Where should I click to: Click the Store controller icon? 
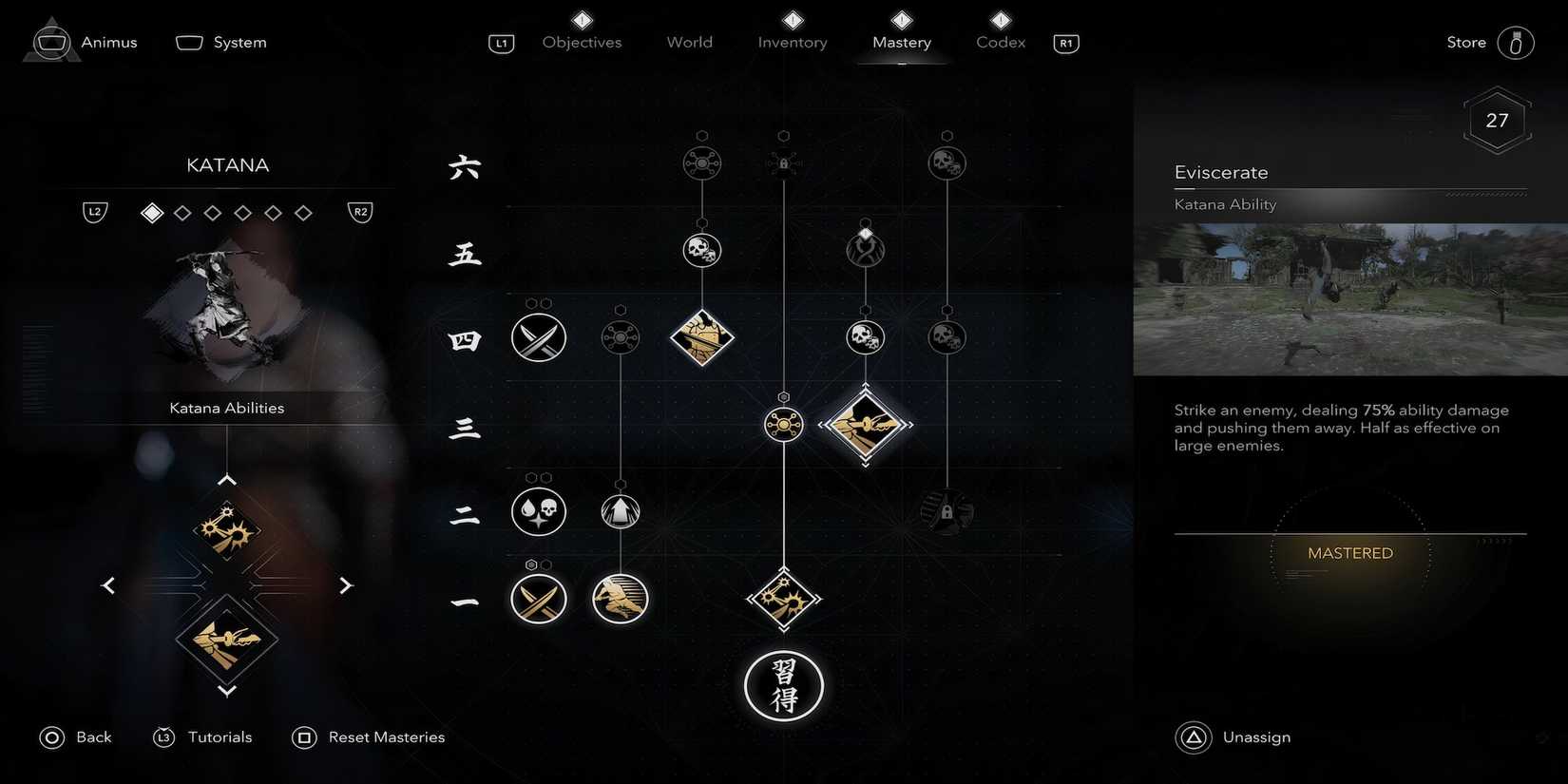point(1516,42)
